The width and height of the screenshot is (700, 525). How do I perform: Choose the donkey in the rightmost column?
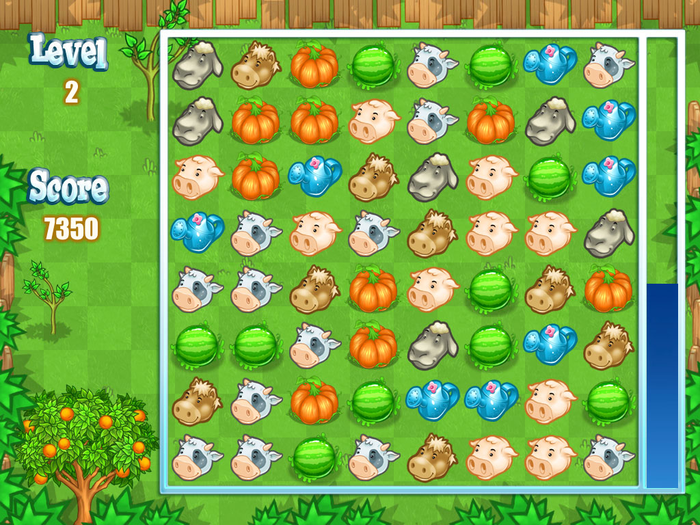coord(608,234)
